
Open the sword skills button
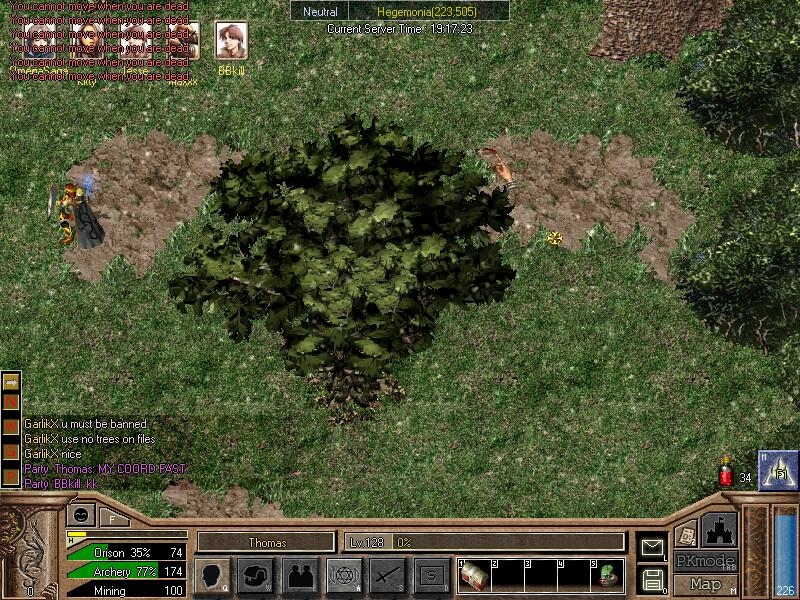[388, 576]
